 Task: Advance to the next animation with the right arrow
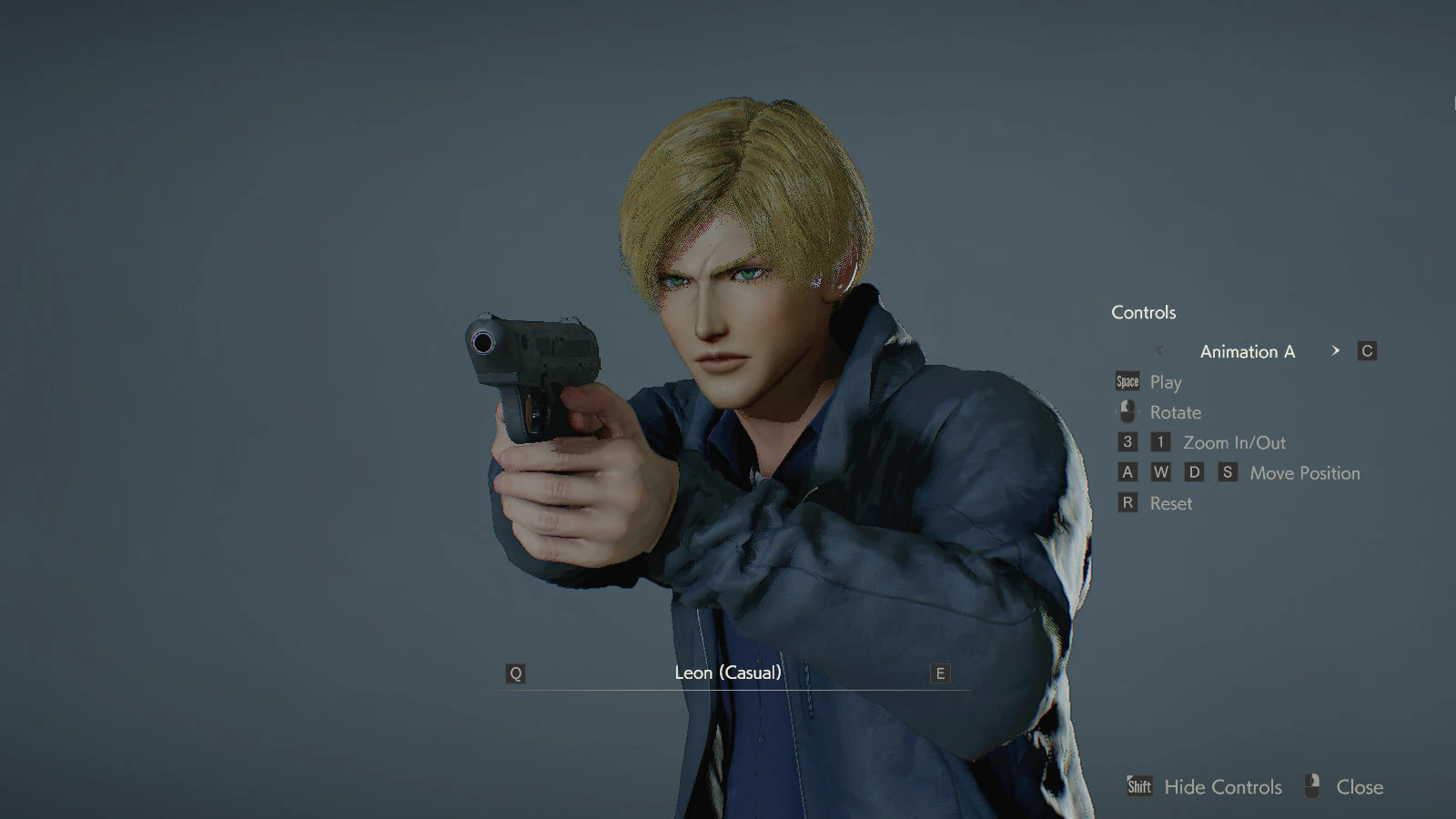(1335, 350)
